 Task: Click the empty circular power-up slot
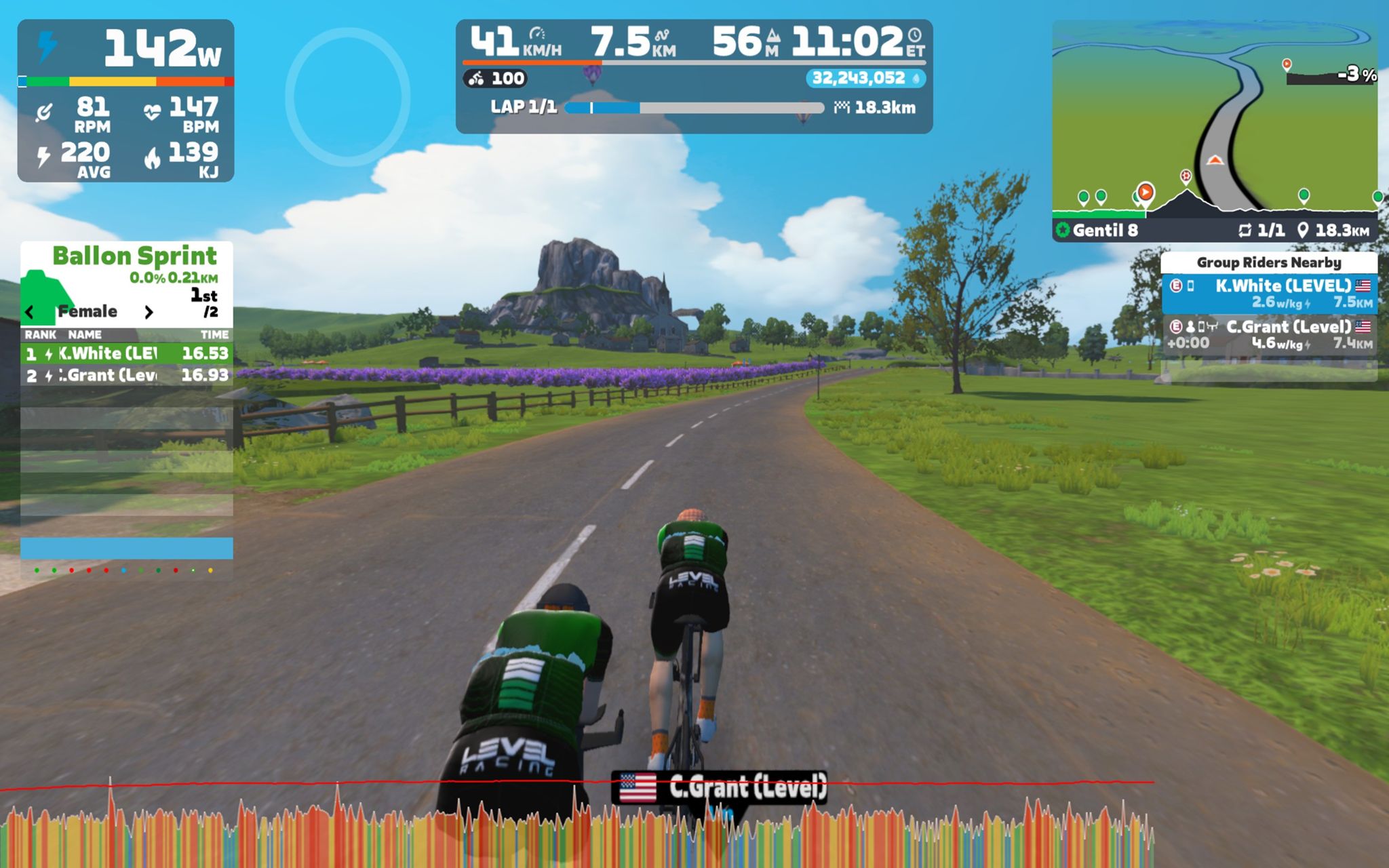click(x=347, y=96)
